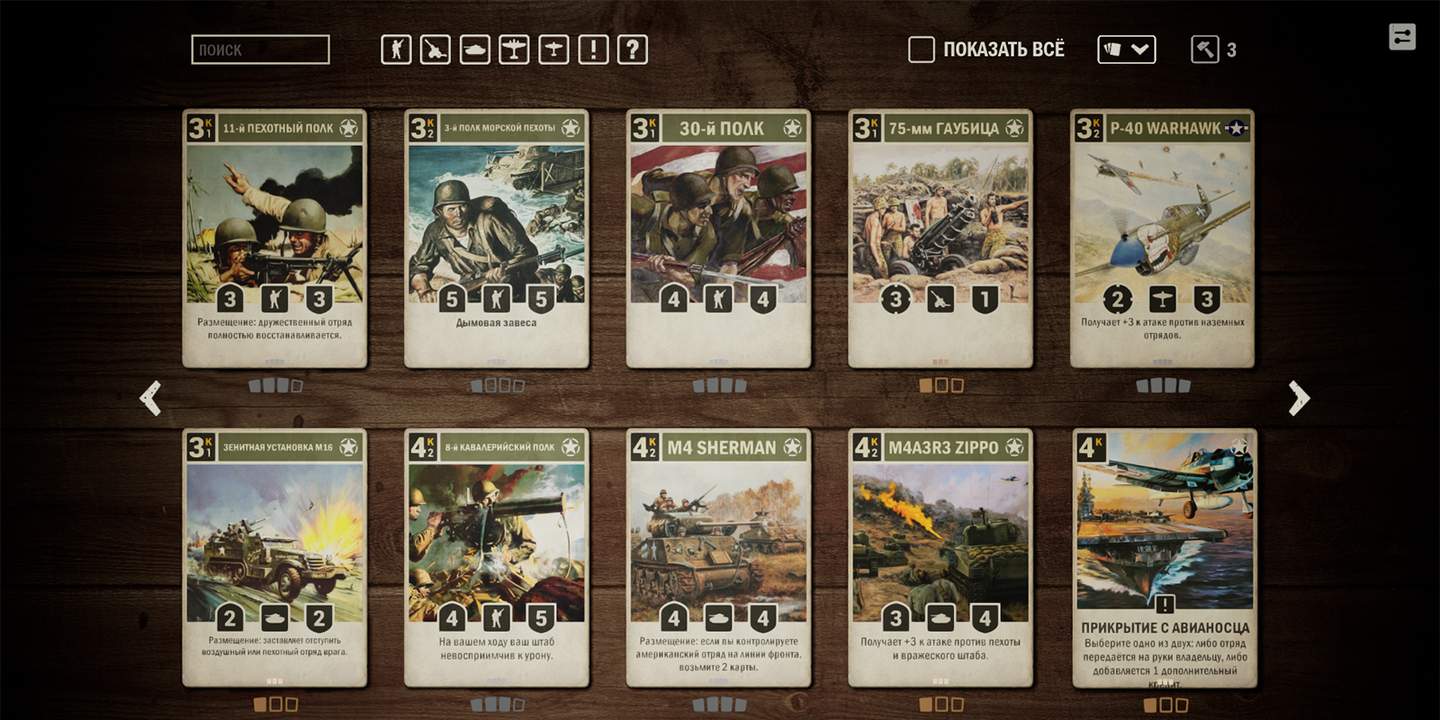Screen dimensions: 1440x720
Task: Open the Прикрытие с Авианосца card
Action: (1164, 557)
